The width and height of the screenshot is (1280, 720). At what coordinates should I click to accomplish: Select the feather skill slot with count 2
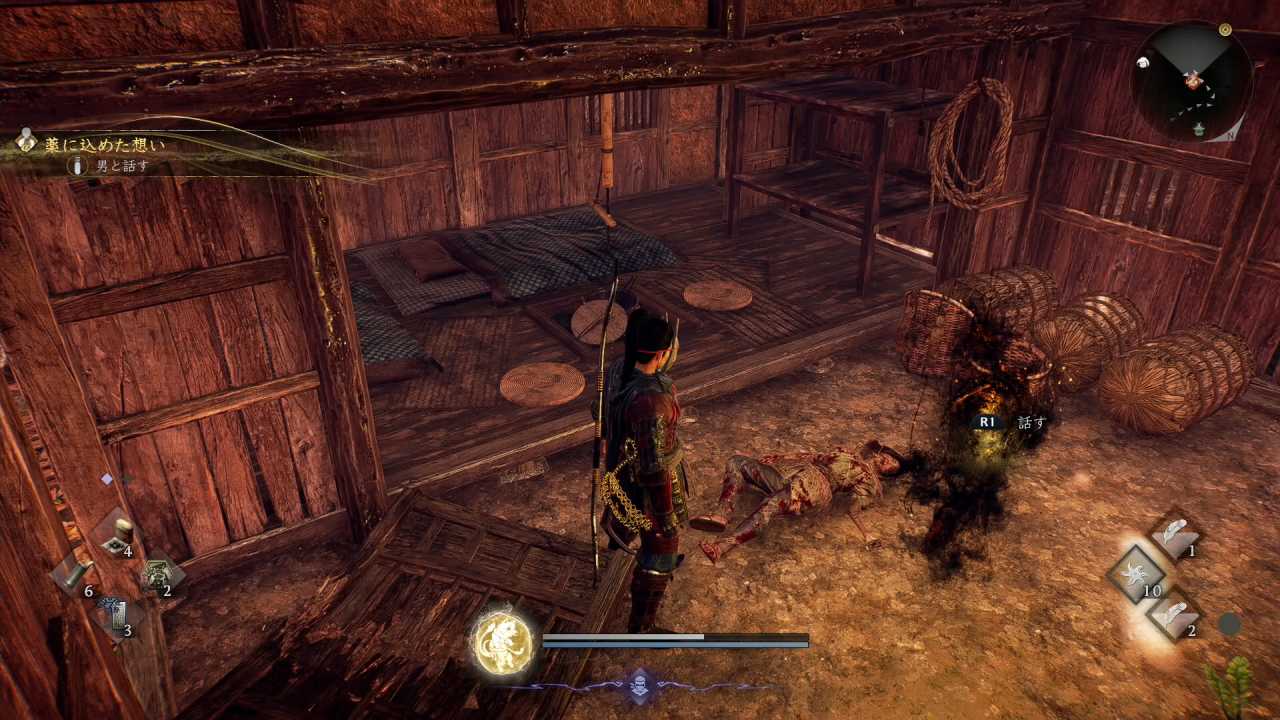(1177, 614)
